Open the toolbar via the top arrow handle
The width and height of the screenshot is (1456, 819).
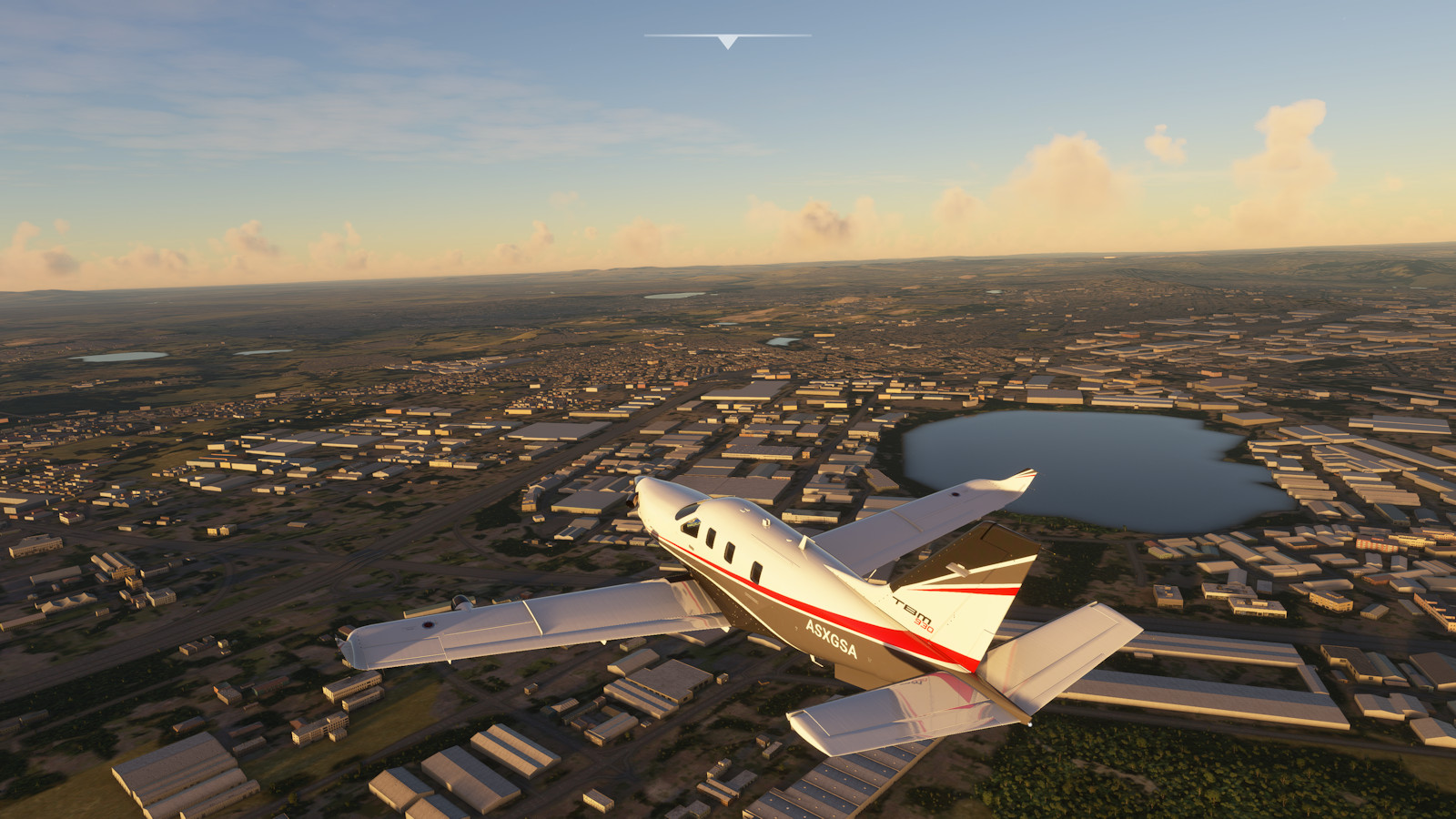tap(727, 41)
